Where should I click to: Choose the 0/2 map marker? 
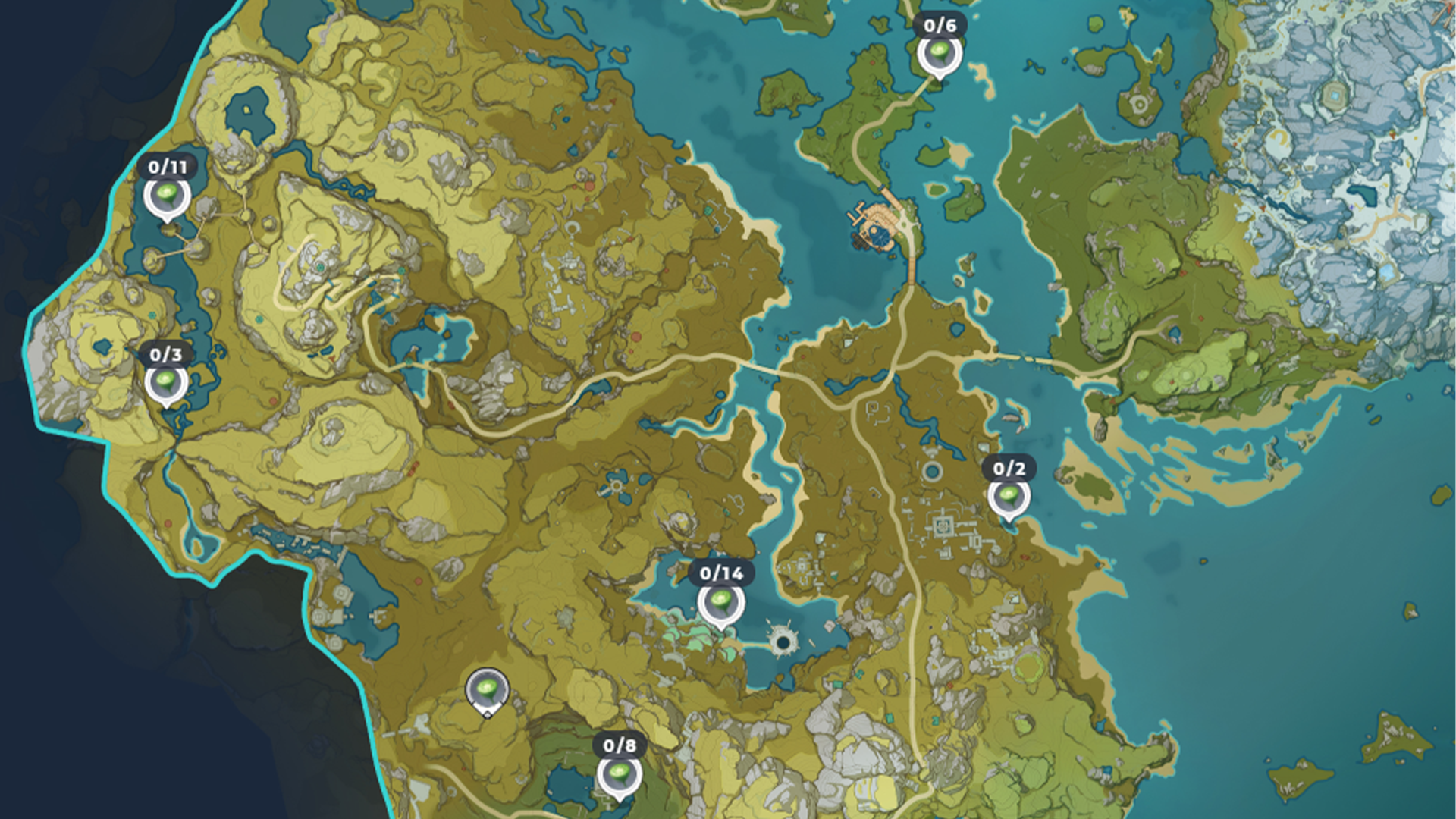point(1009,498)
